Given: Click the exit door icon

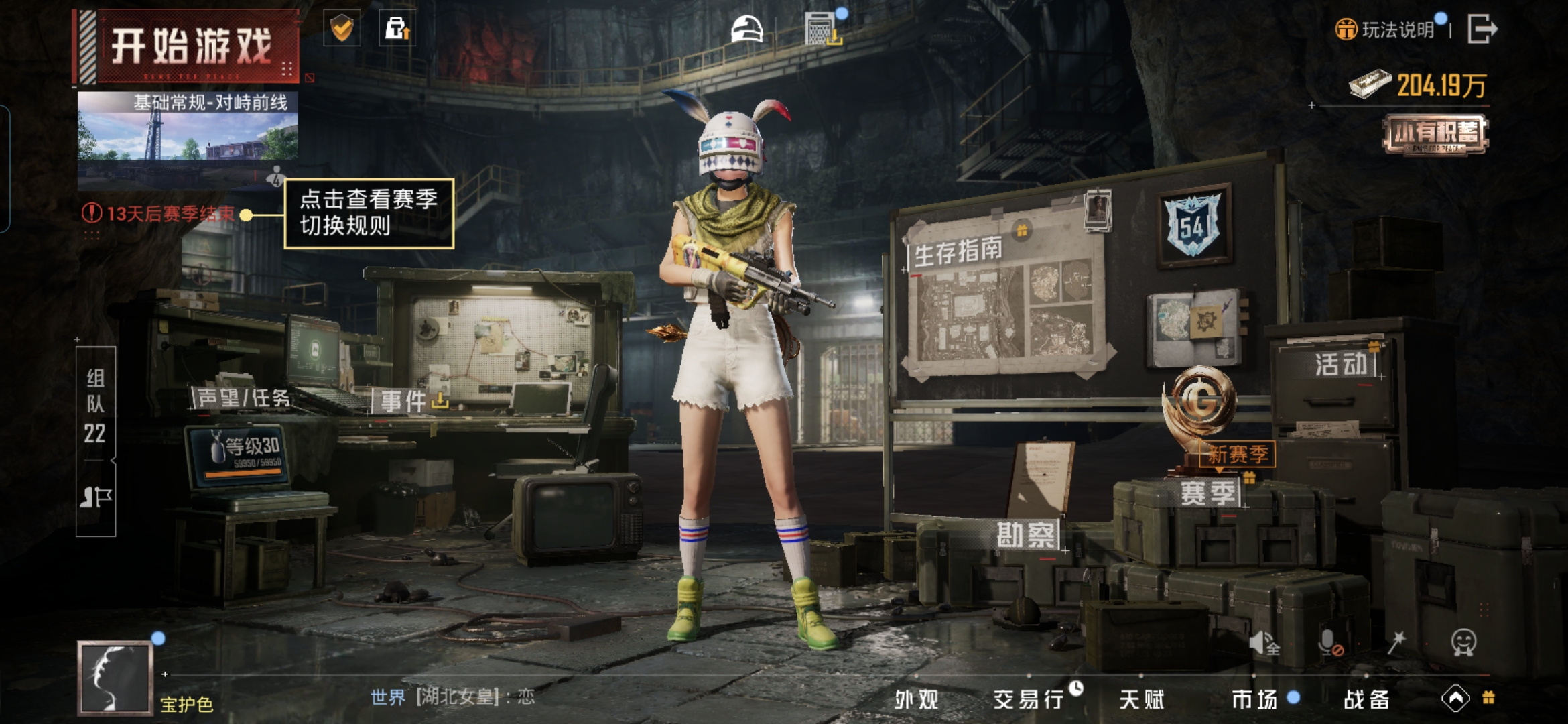Looking at the screenshot, I should 1482,29.
